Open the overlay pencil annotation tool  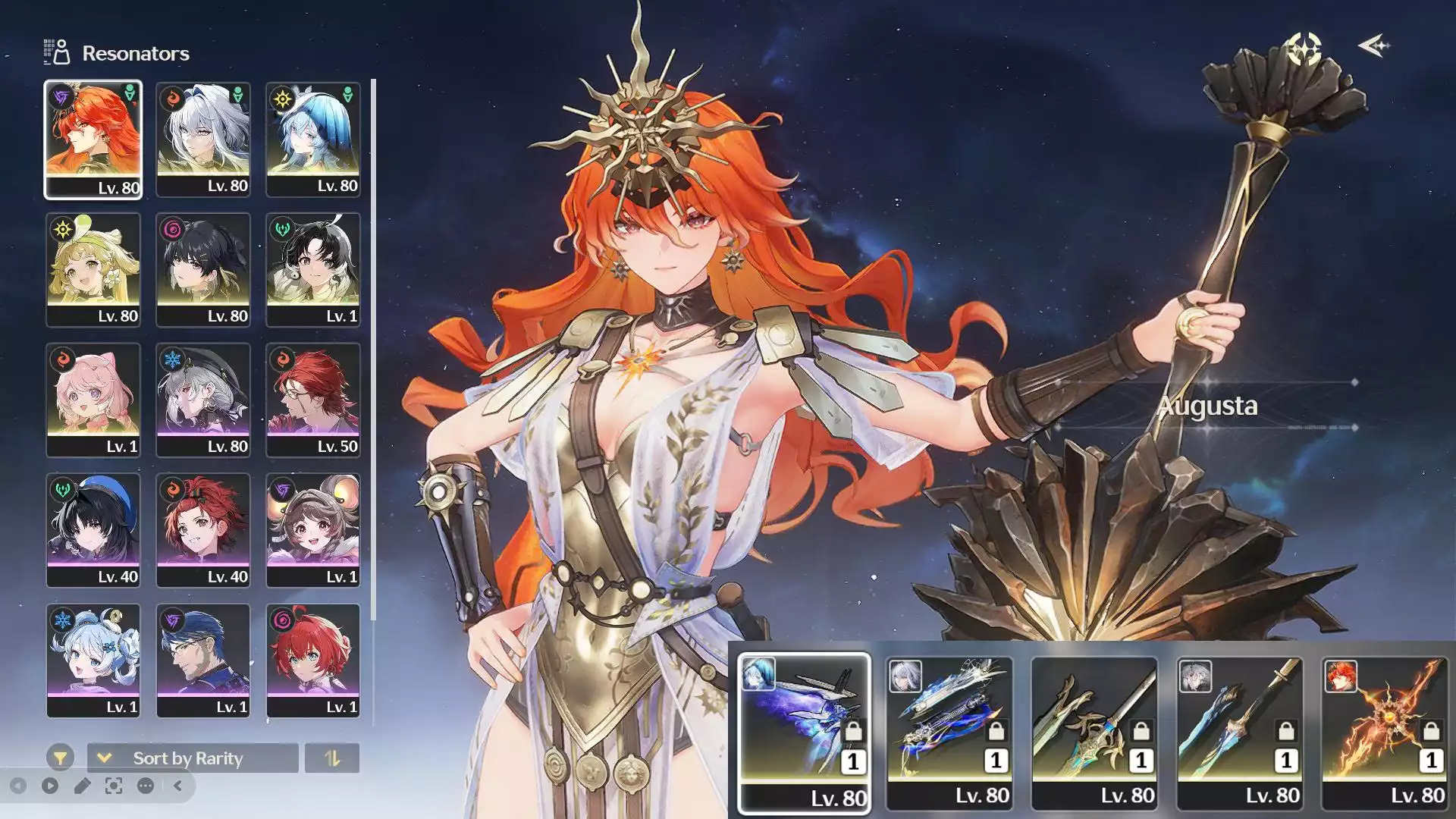tap(82, 786)
